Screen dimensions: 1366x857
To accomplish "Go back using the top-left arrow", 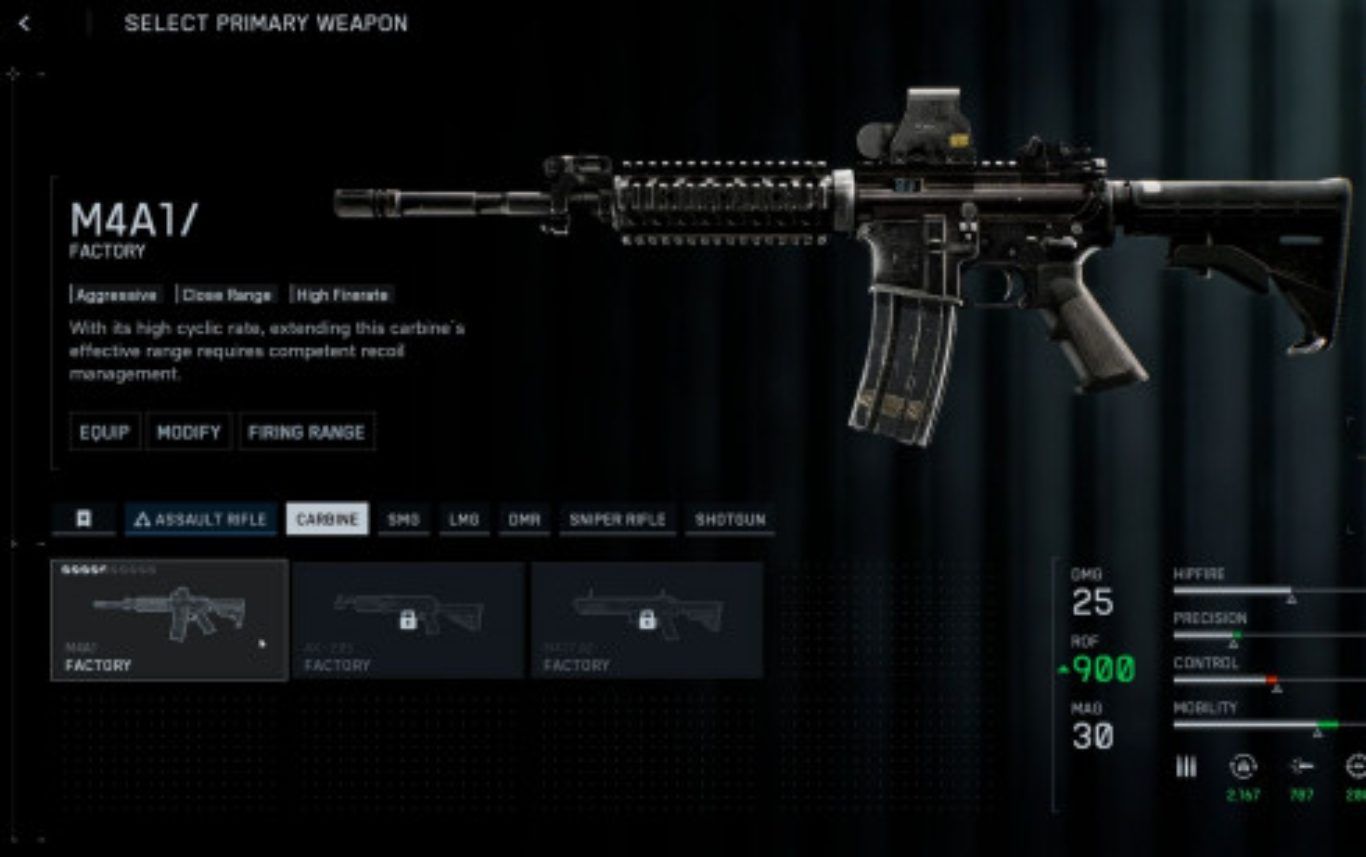I will [25, 23].
